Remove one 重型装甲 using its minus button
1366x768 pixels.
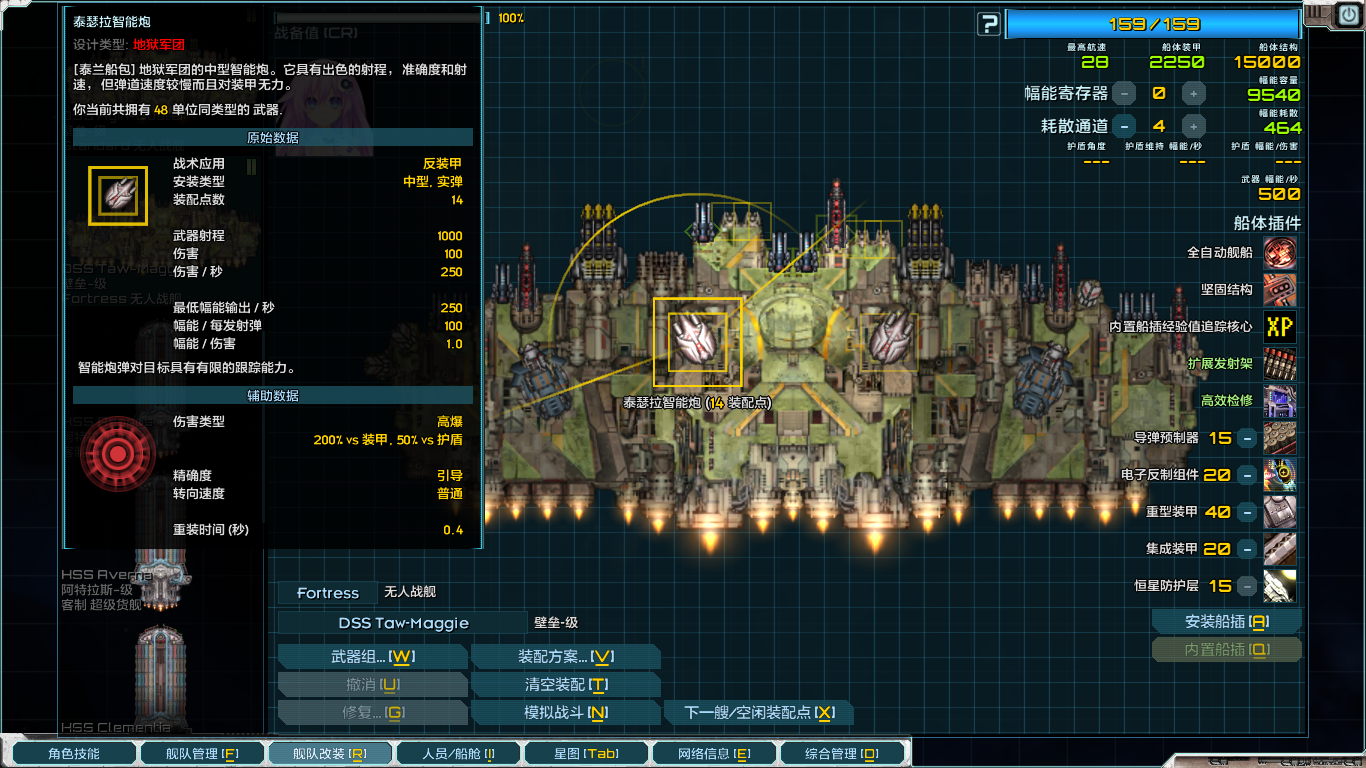click(x=1245, y=511)
